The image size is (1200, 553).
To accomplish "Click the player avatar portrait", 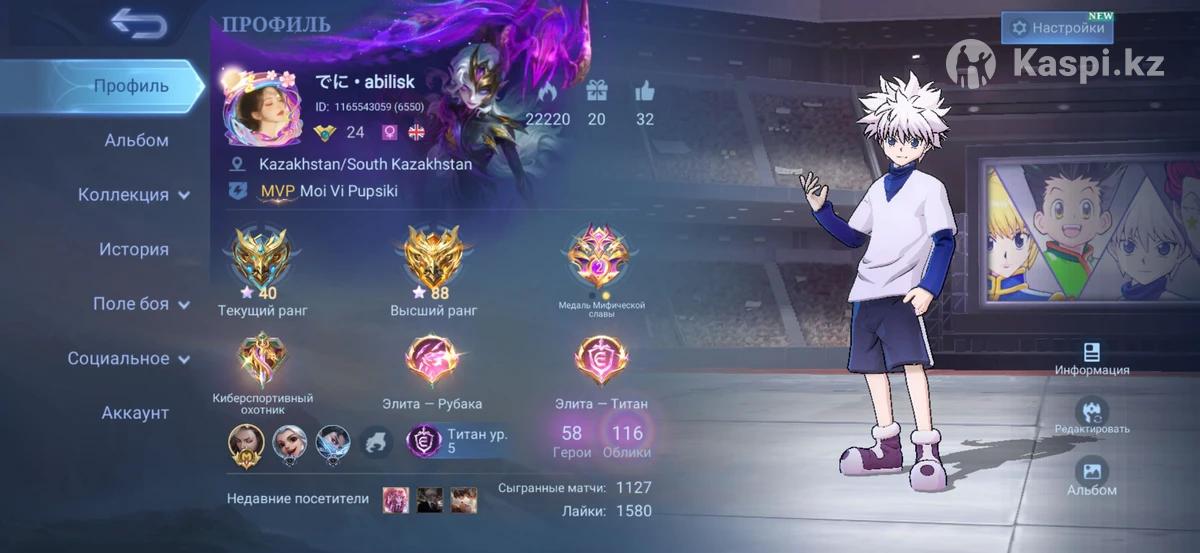I will tap(258, 107).
